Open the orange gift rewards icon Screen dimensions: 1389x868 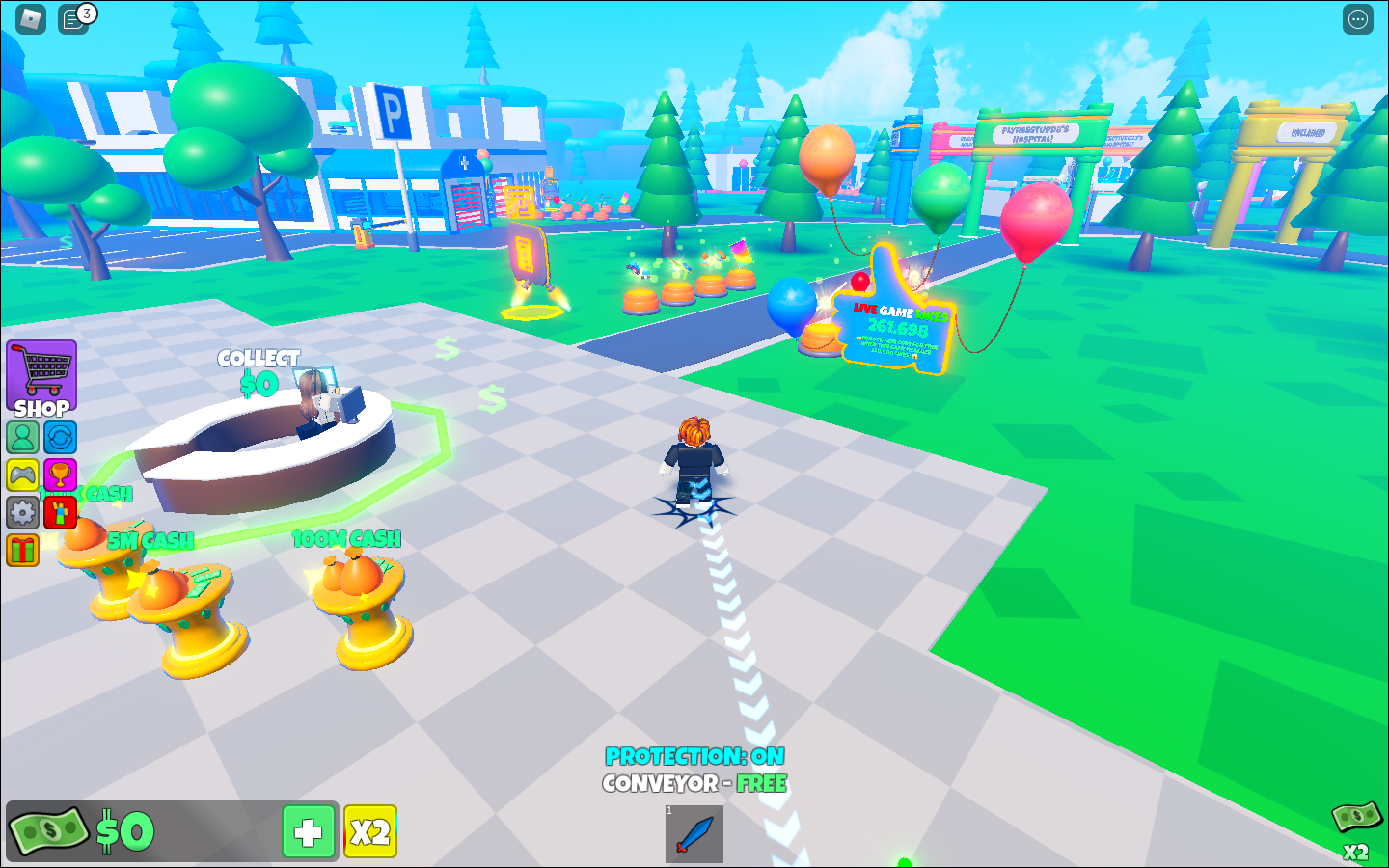23,550
